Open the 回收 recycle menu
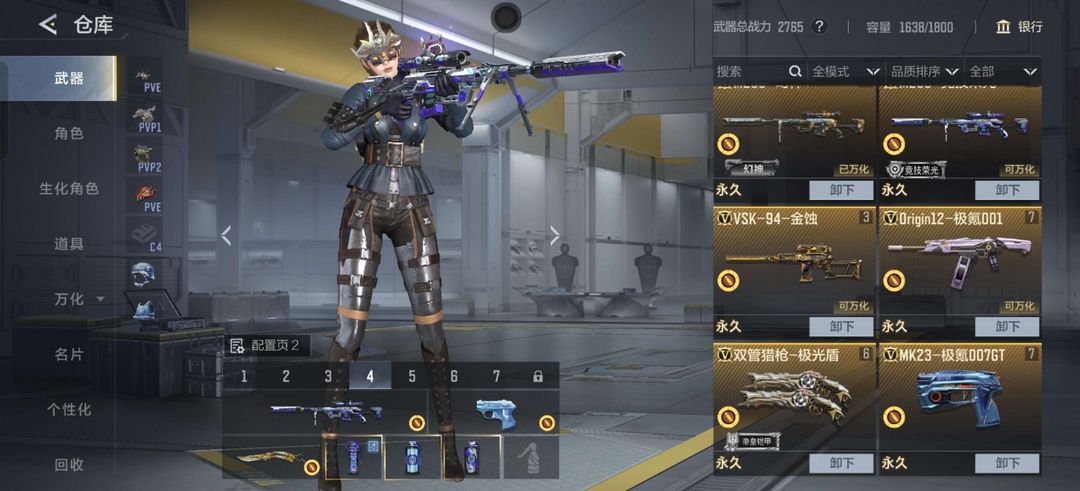The height and width of the screenshot is (491, 1080). point(69,464)
